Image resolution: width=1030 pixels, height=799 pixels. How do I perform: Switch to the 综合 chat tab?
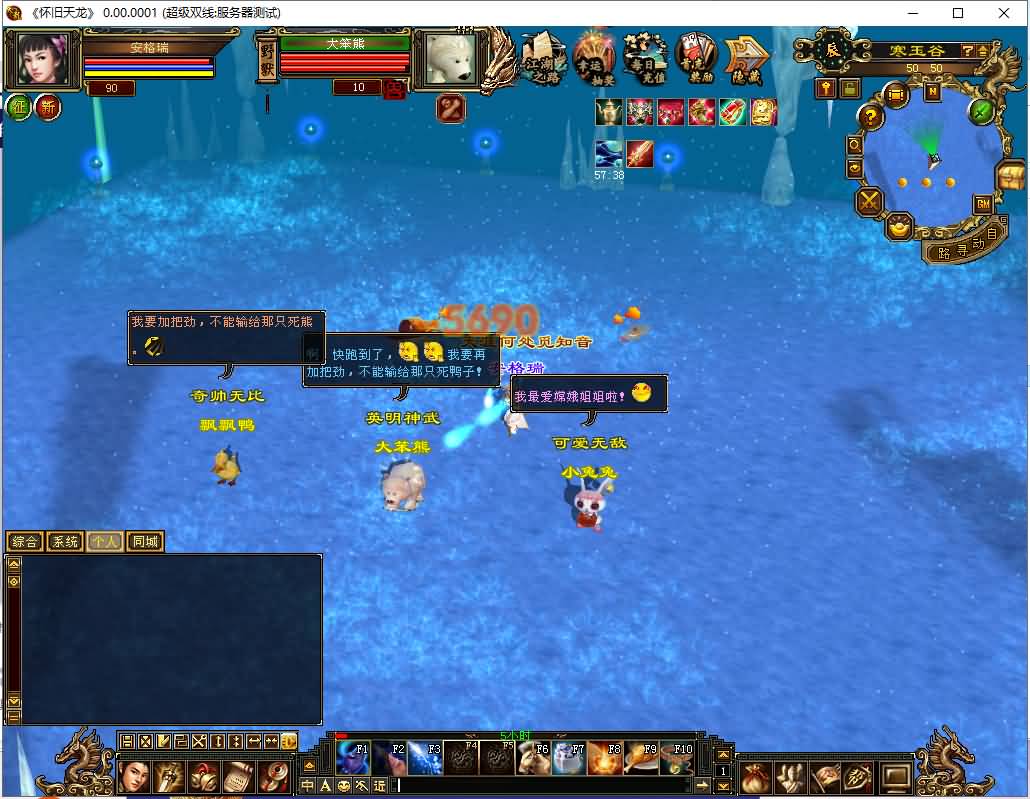pyautogui.click(x=25, y=542)
